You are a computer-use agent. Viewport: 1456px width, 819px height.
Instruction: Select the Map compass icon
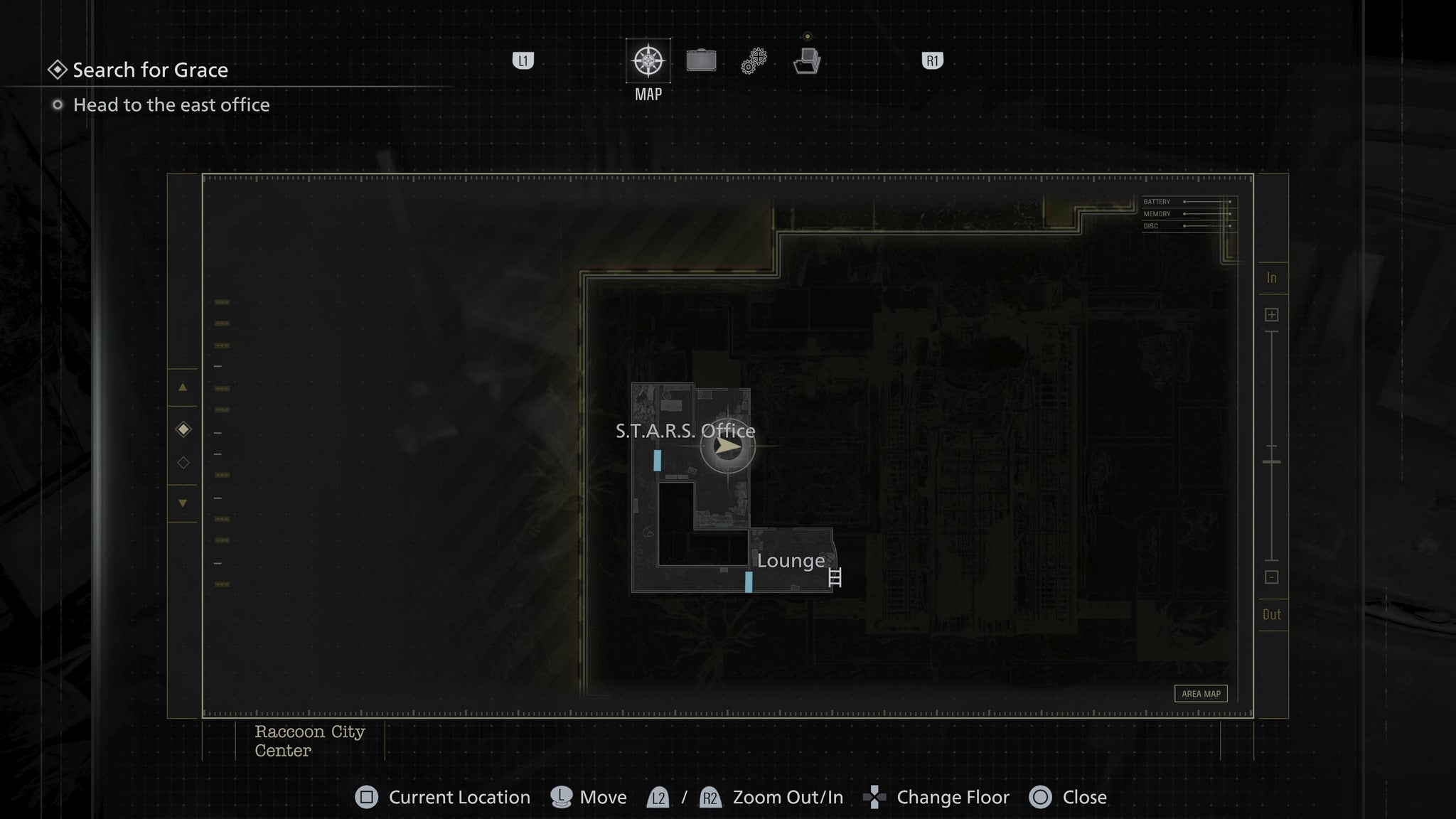tap(648, 61)
